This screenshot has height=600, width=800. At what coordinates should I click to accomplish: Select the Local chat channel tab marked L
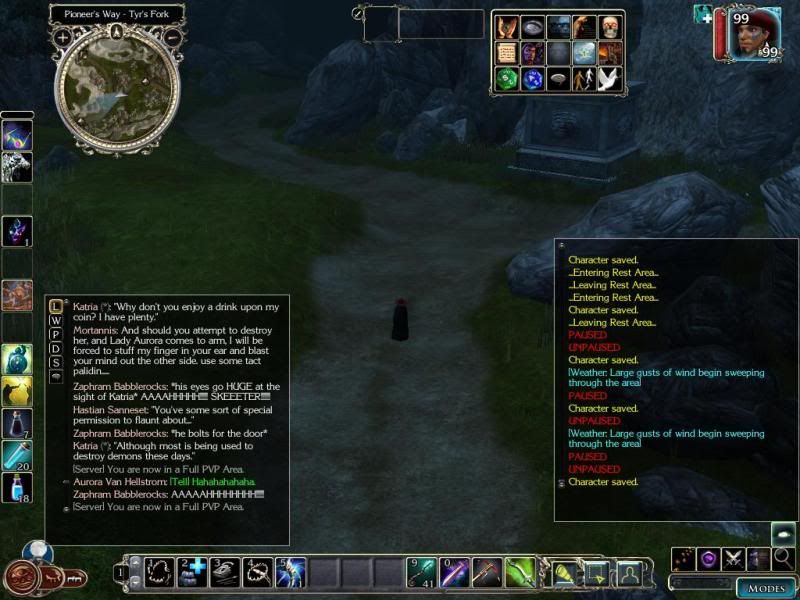pos(56,306)
